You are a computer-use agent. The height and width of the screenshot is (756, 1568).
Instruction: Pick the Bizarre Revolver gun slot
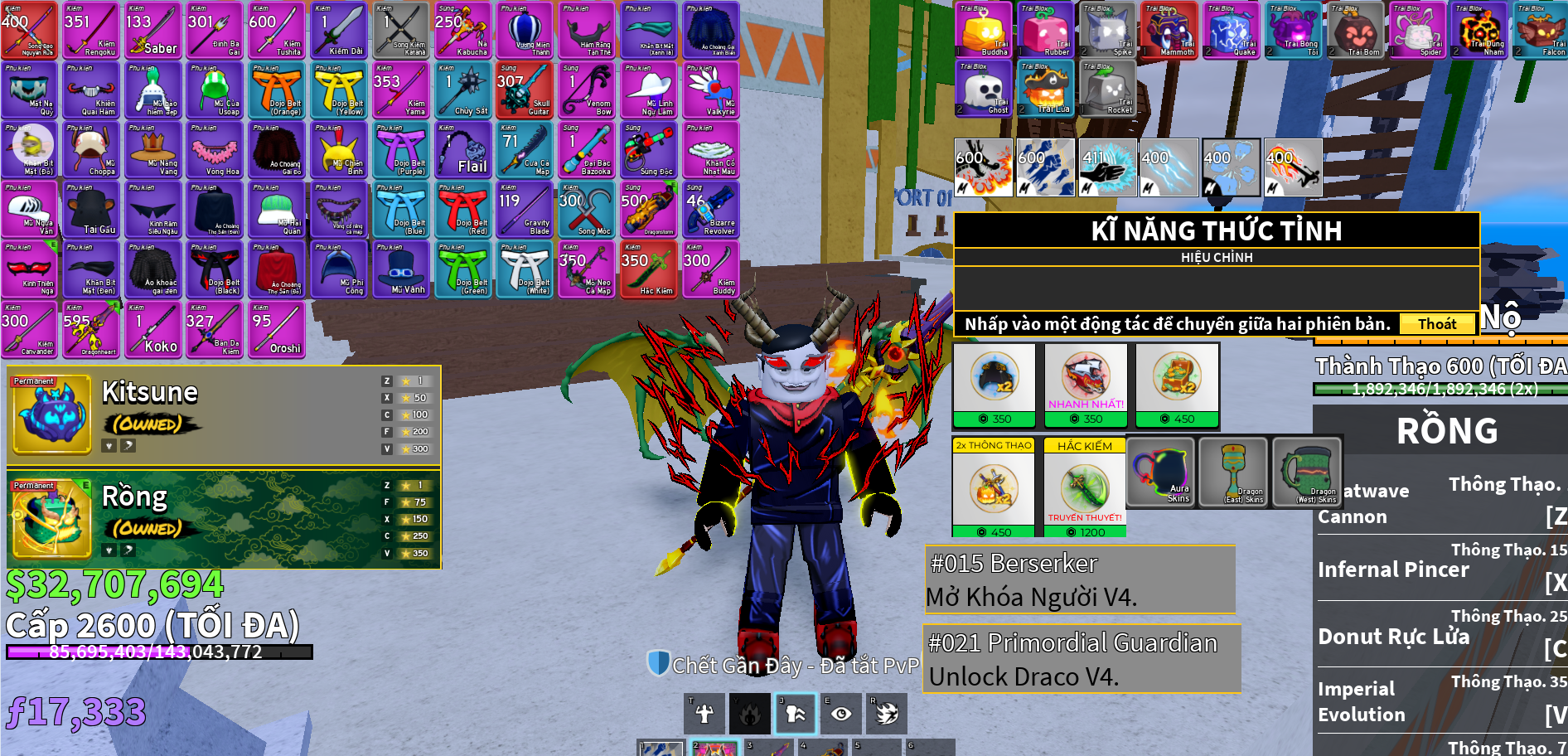coord(711,211)
